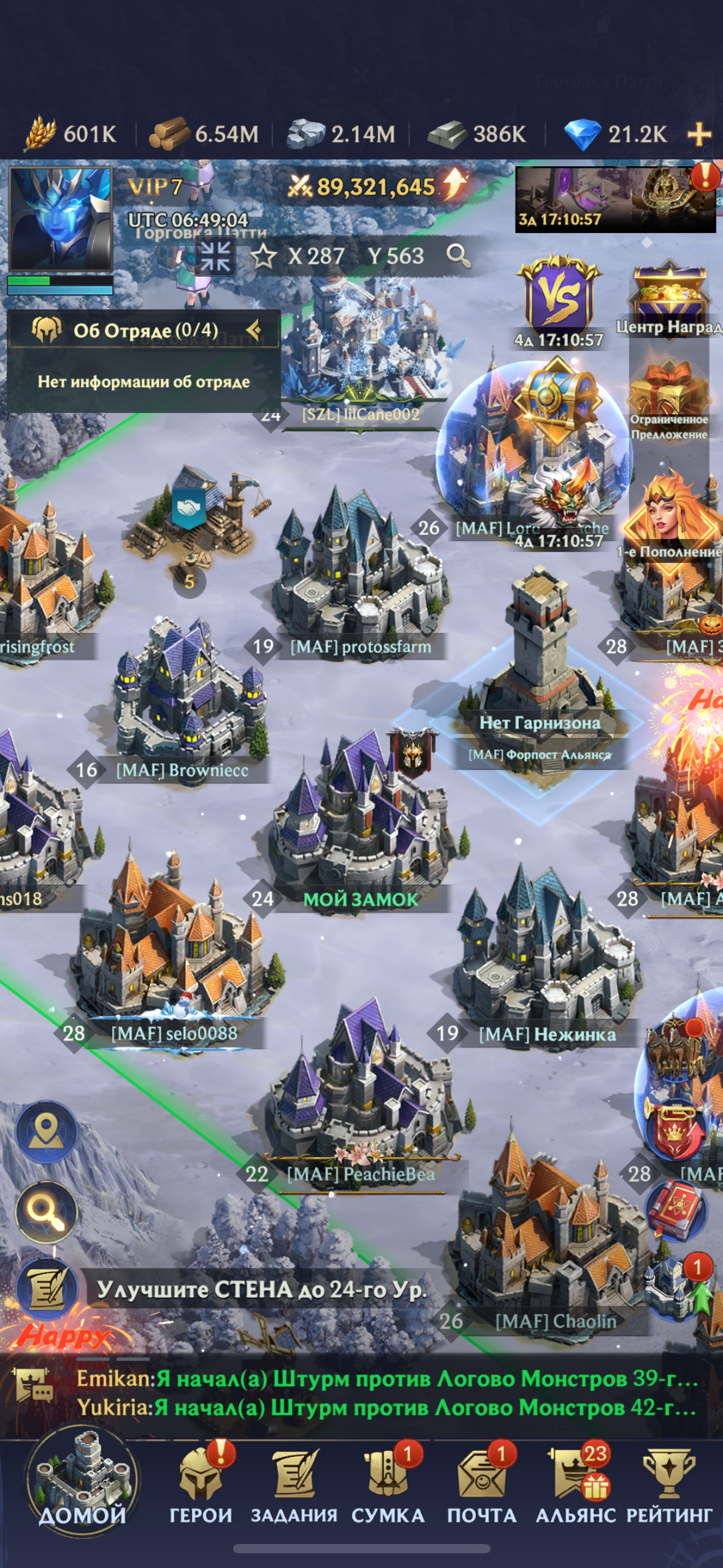Show VIP 7 details
The image size is (723, 1568).
click(155, 186)
